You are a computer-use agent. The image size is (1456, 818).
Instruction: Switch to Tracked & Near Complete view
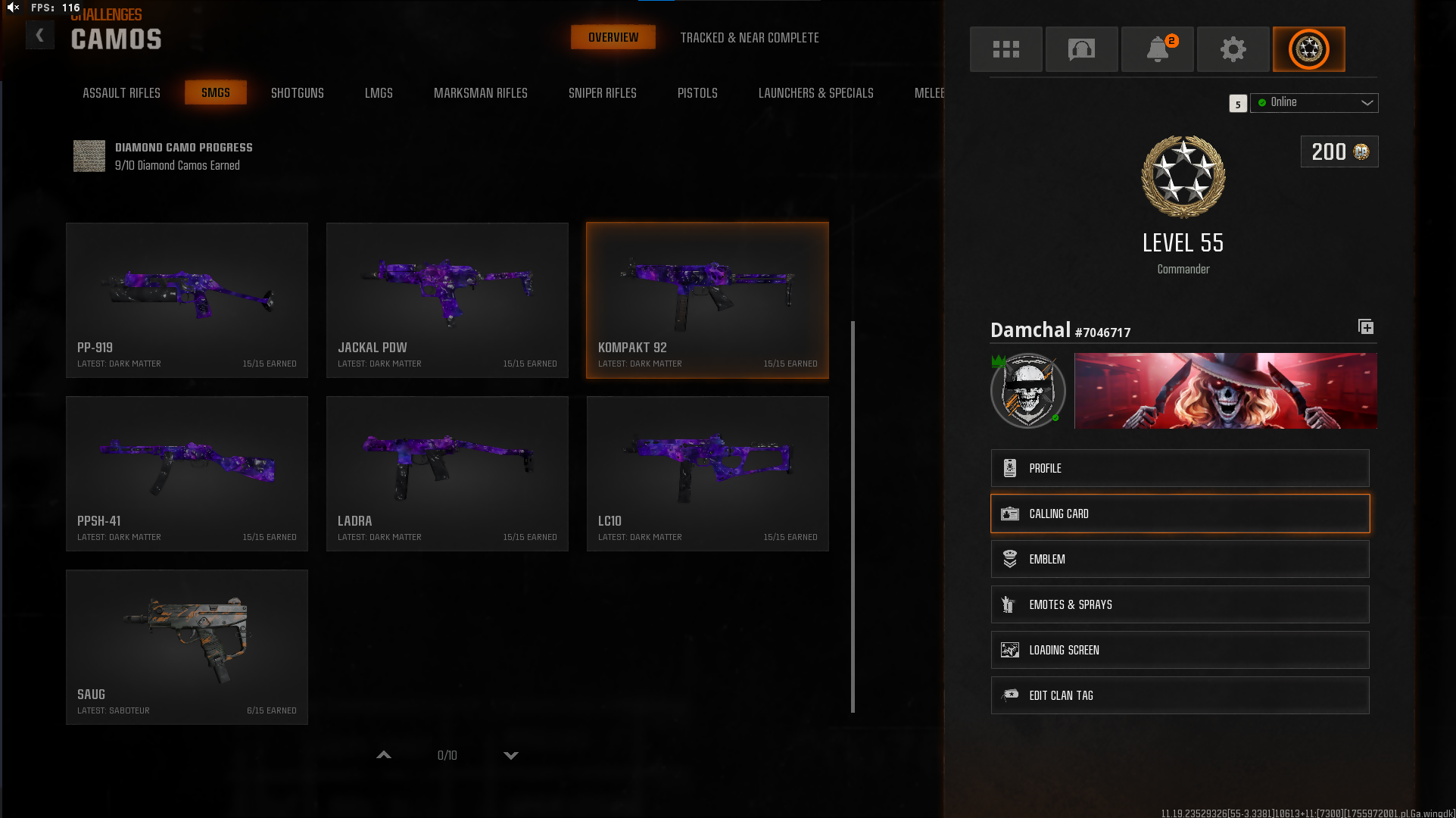(749, 38)
